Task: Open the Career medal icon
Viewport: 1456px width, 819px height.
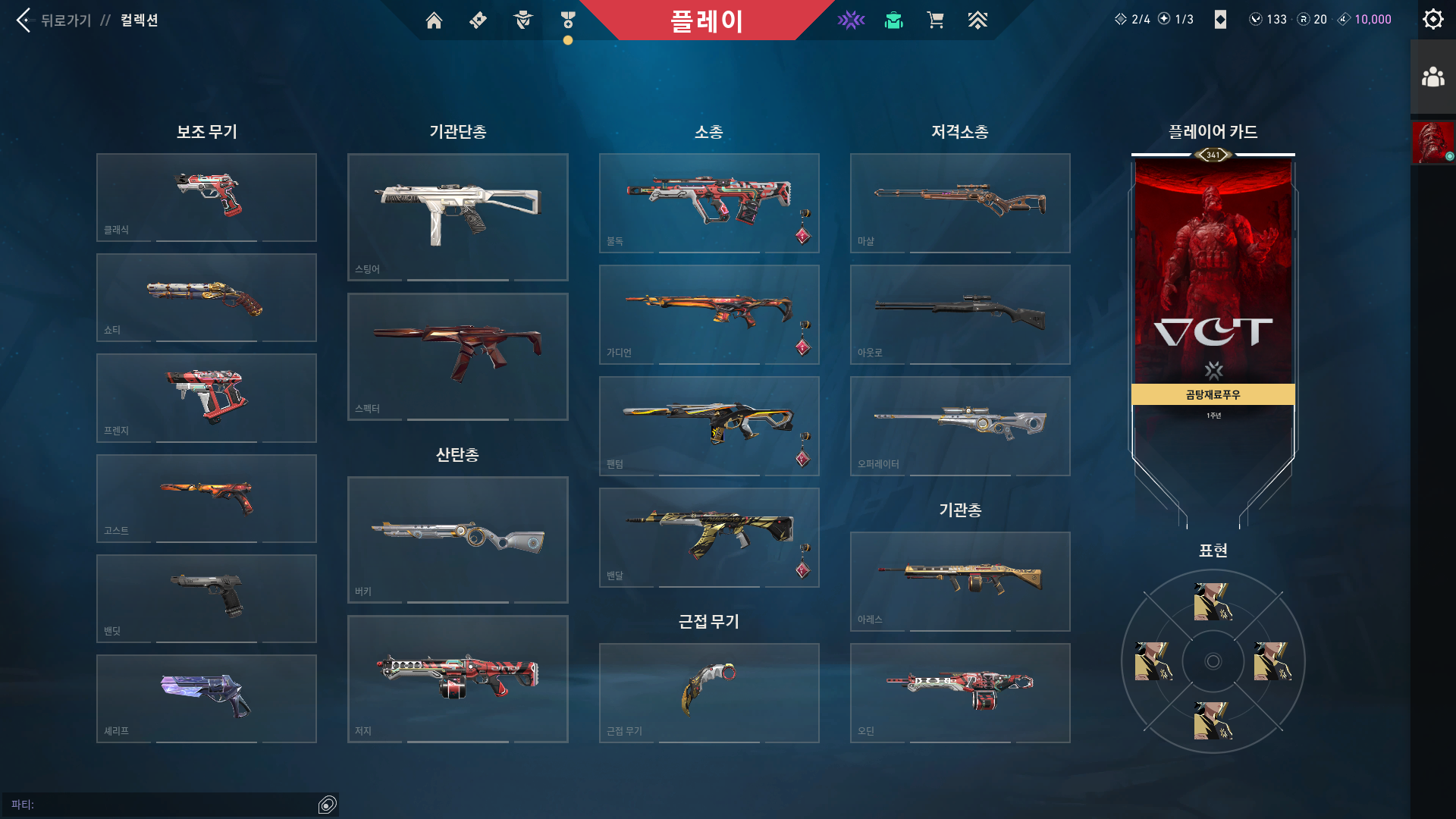Action: (567, 20)
